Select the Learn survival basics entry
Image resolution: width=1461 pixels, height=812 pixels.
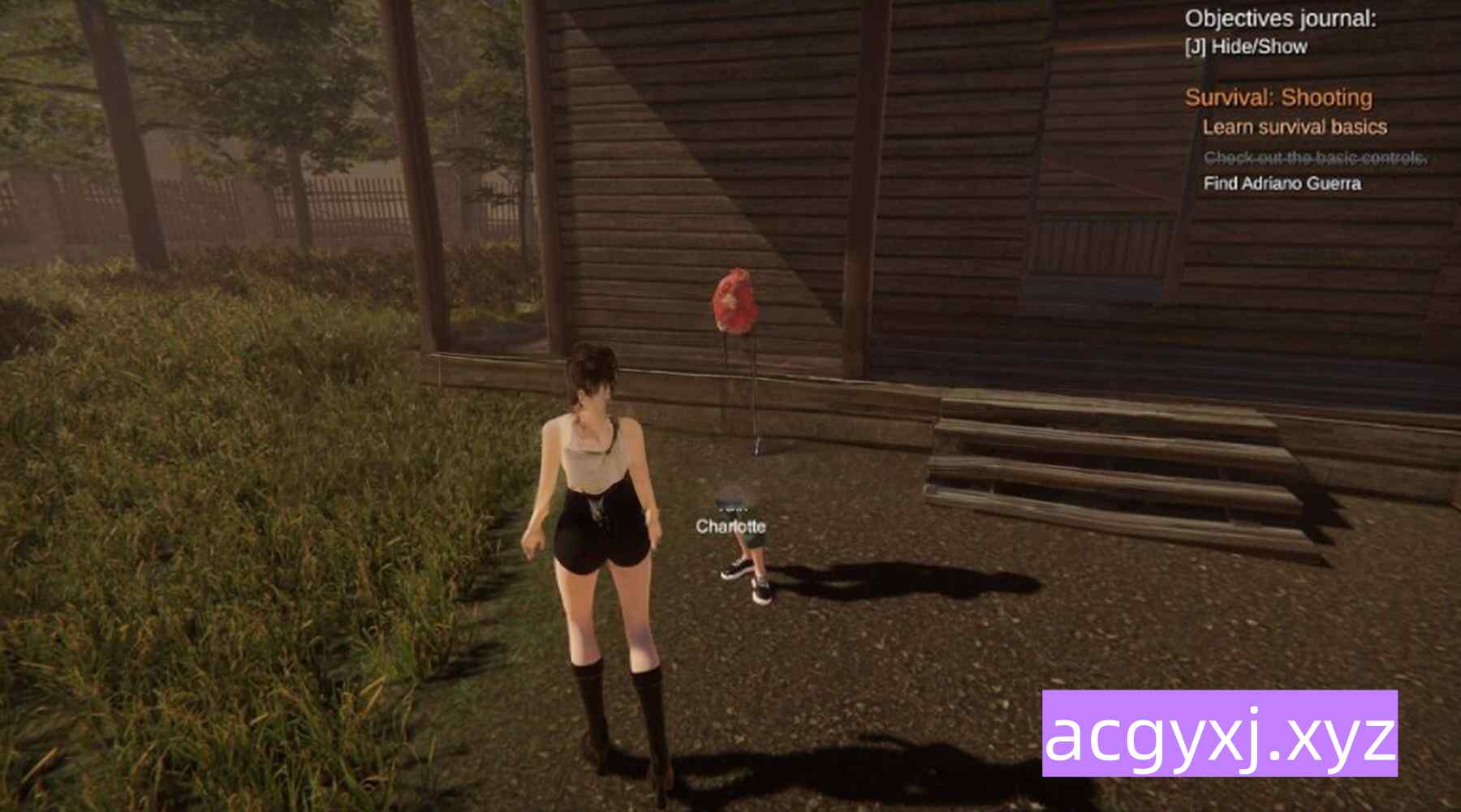pyautogui.click(x=1295, y=127)
